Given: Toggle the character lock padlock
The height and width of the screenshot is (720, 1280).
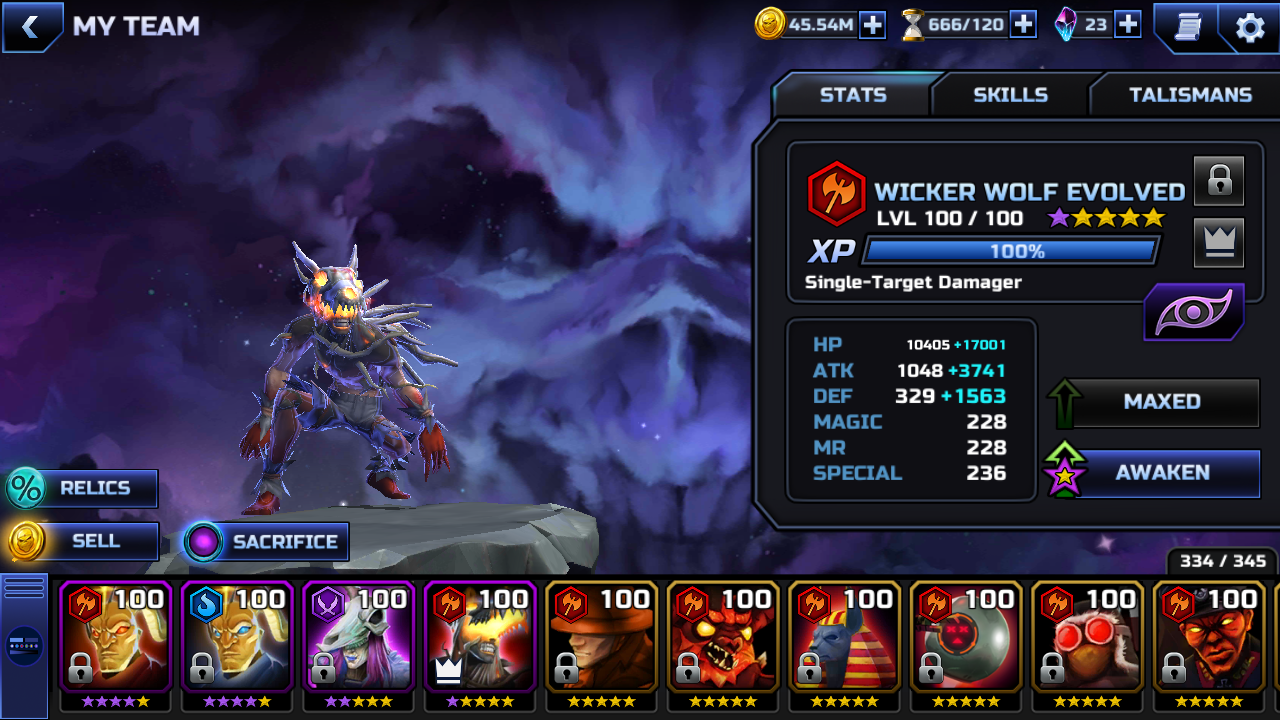Looking at the screenshot, I should tap(1219, 180).
